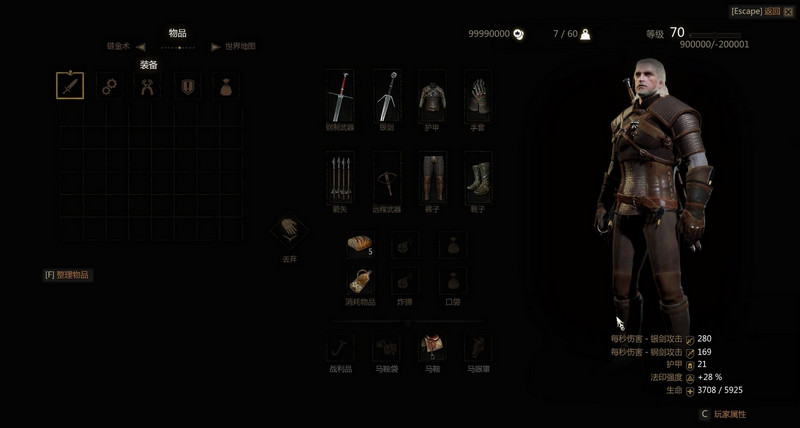Select the horse saddle slot

point(432,348)
